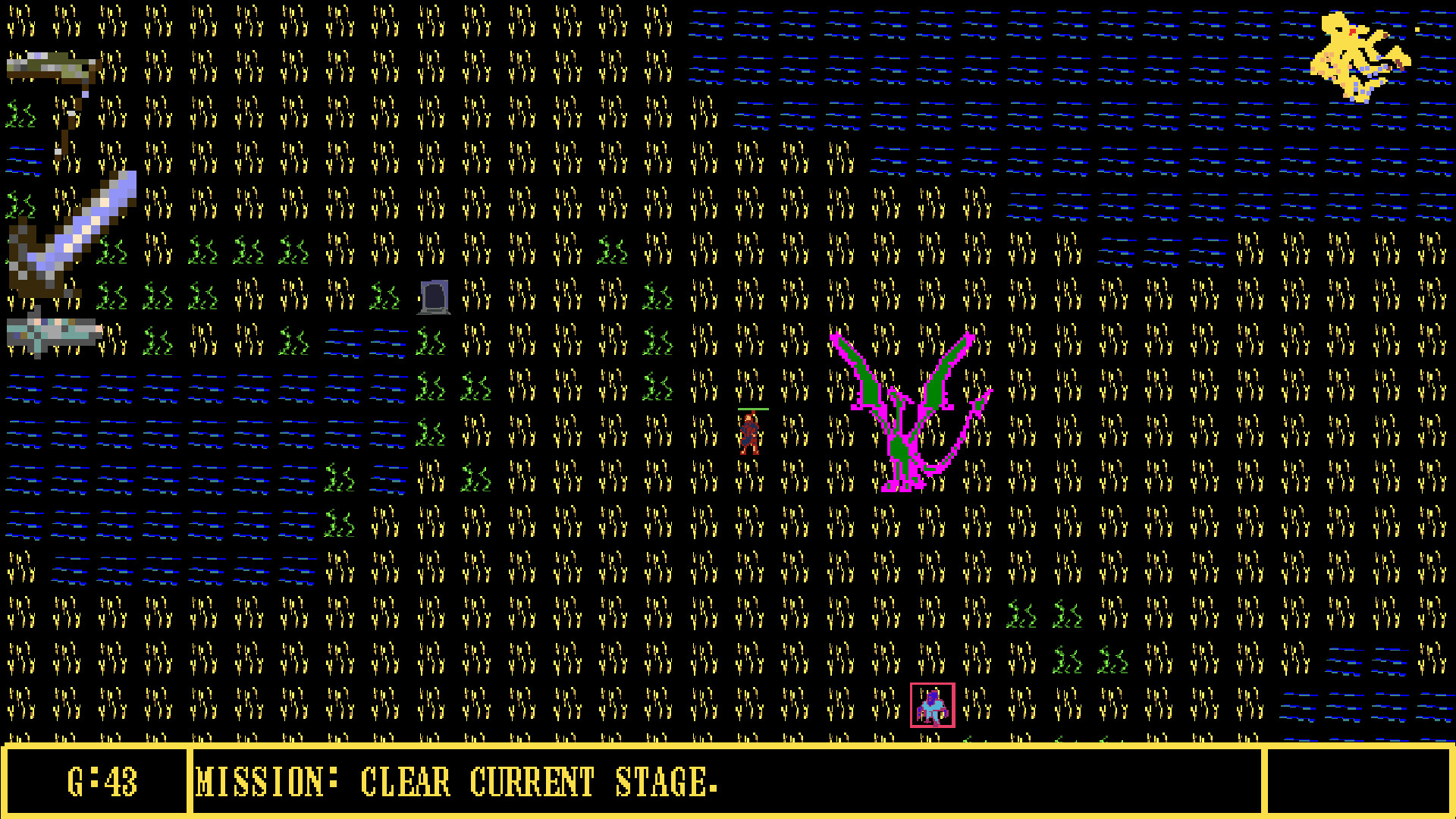The image size is (1456, 819).
Task: Select the player character with green health bar
Action: tap(751, 435)
